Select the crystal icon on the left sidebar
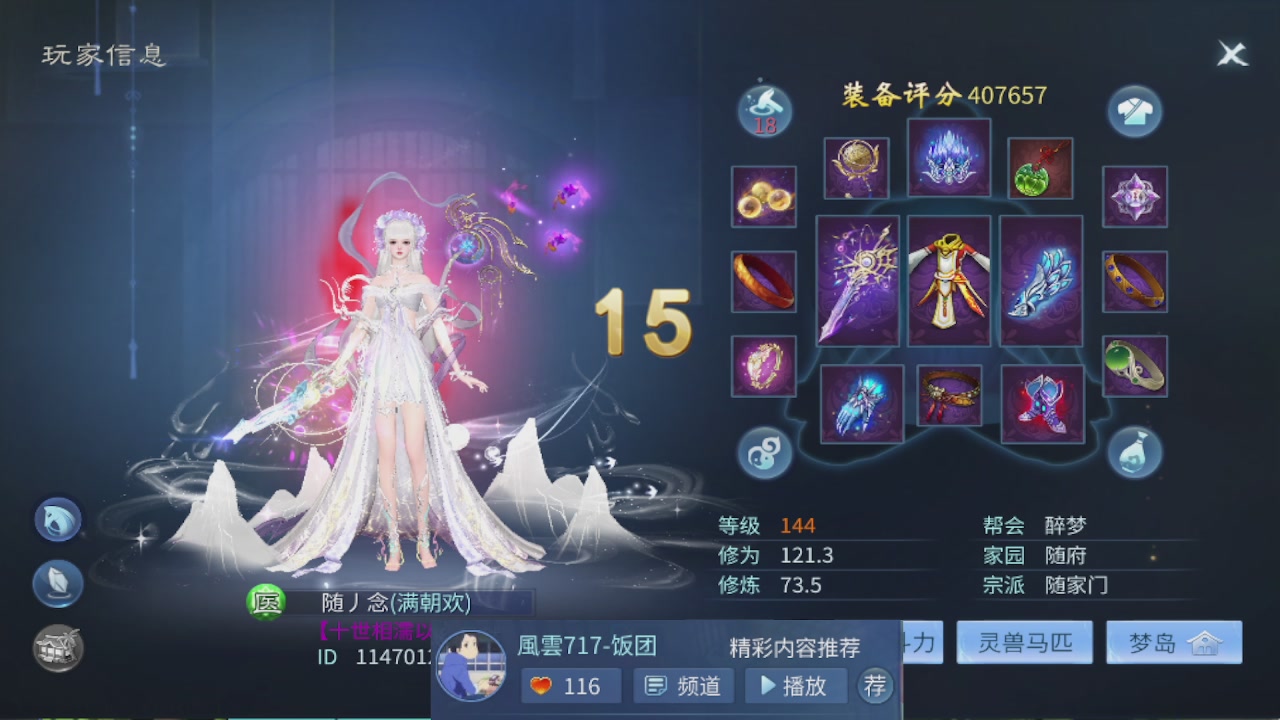1280x720 pixels. [x=57, y=584]
